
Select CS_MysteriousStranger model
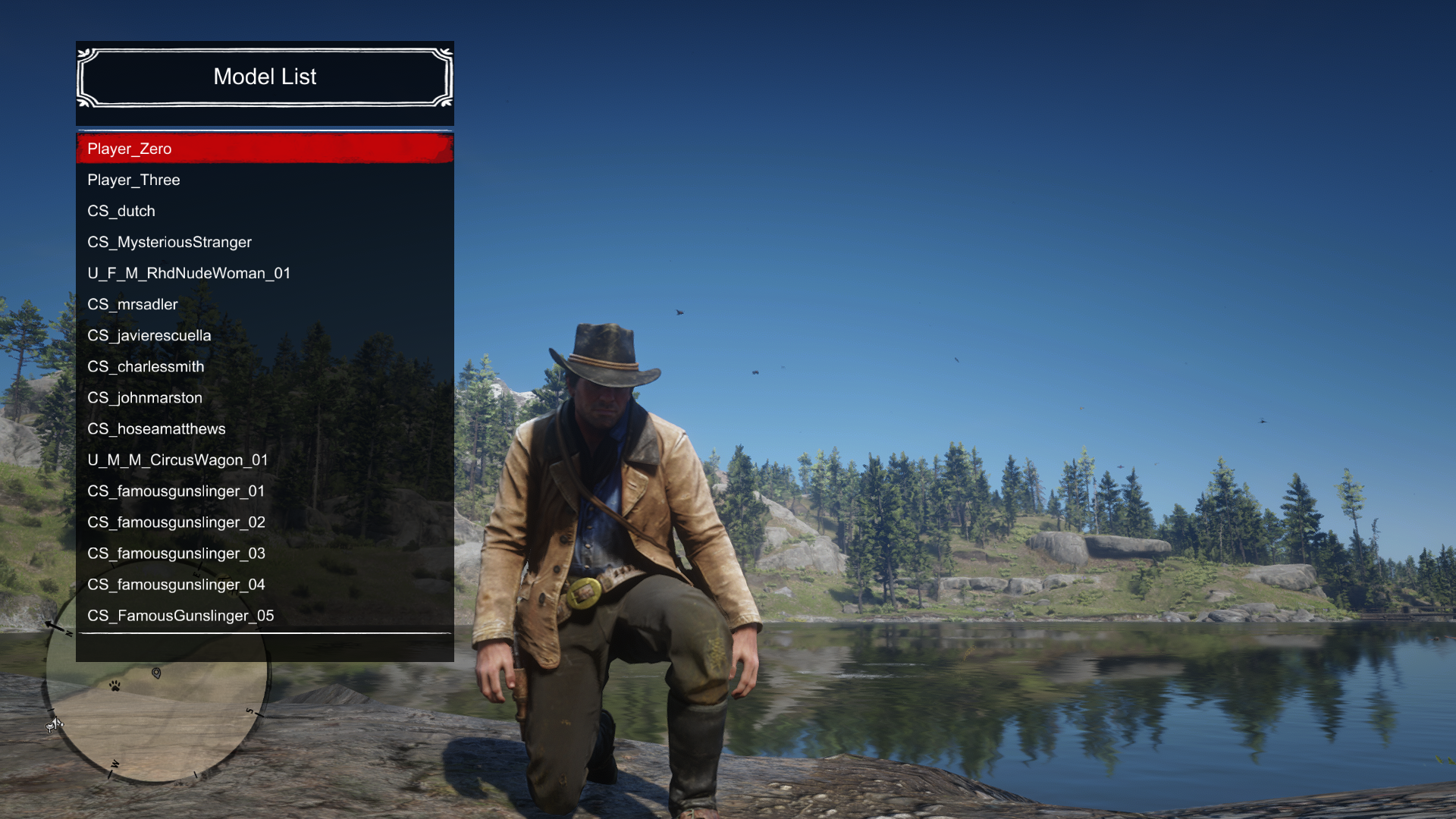265,242
